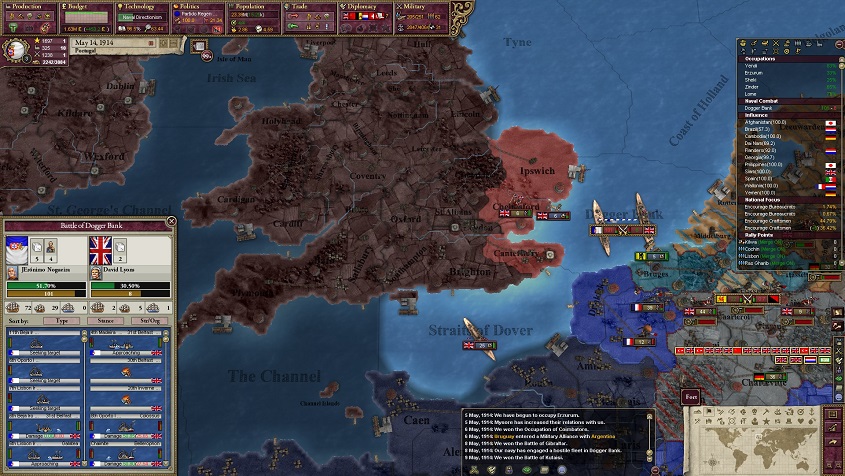Sort battle ships by Stance
Screen dimensions: 845x476
(107, 322)
